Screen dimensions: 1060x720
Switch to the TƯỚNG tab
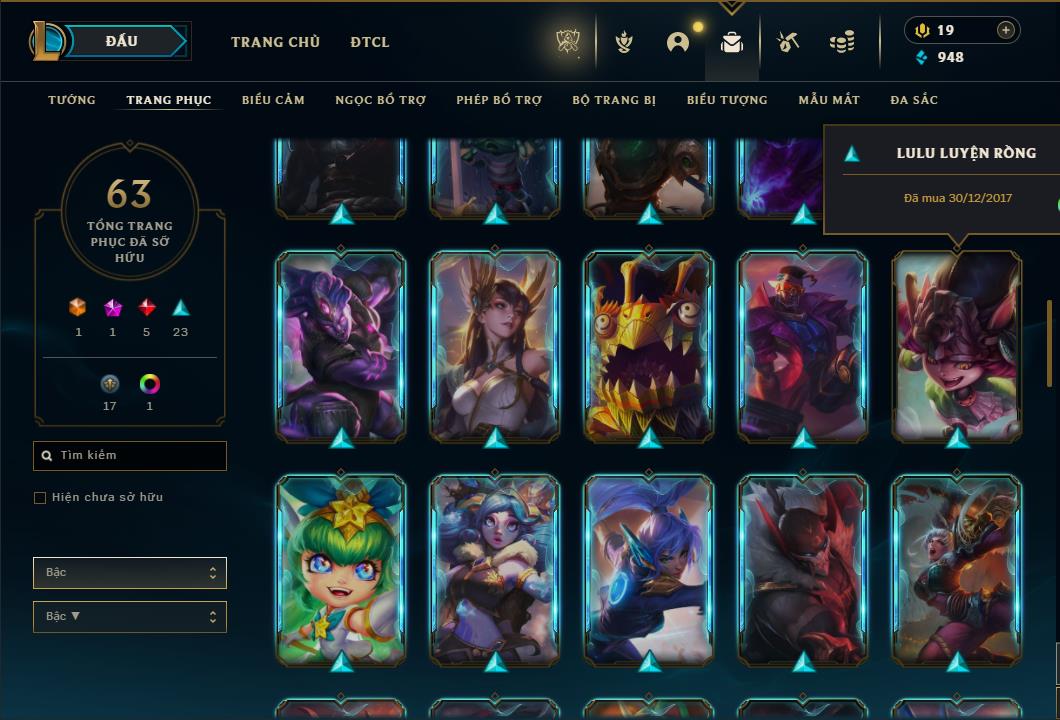tap(72, 100)
